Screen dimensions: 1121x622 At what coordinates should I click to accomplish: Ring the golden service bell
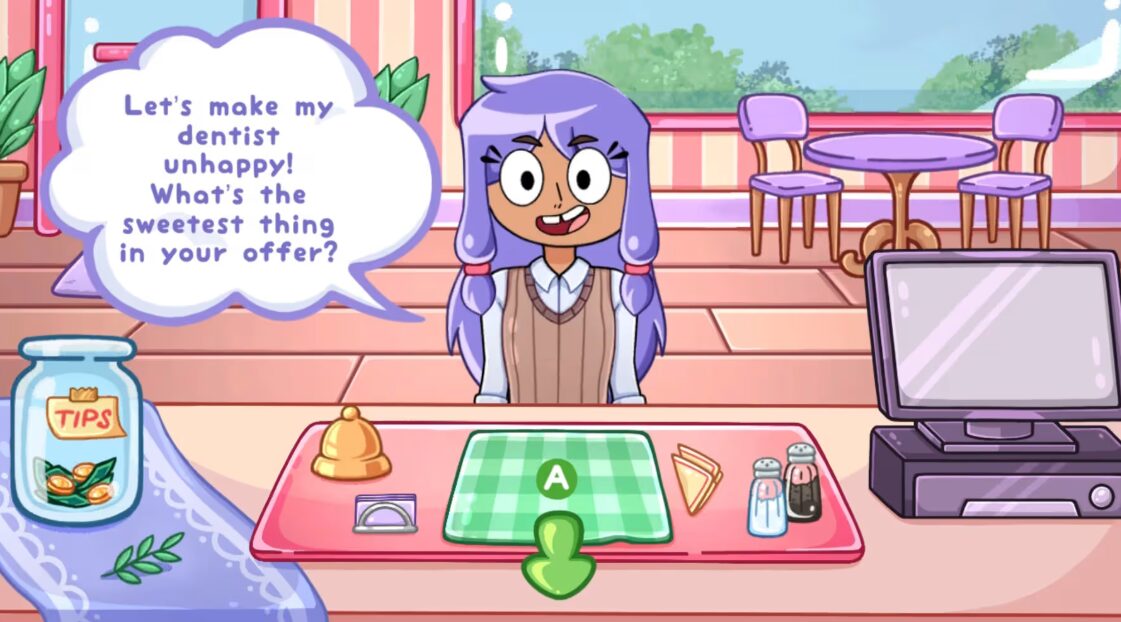click(x=350, y=445)
